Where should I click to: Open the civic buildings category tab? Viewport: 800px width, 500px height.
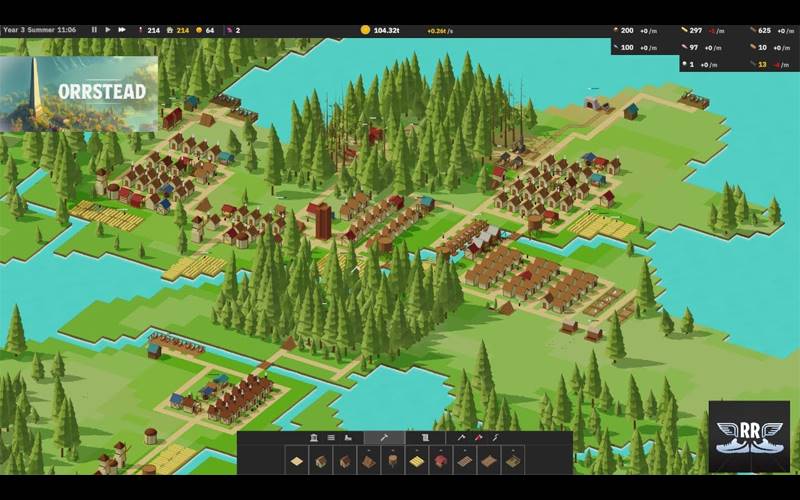click(314, 438)
